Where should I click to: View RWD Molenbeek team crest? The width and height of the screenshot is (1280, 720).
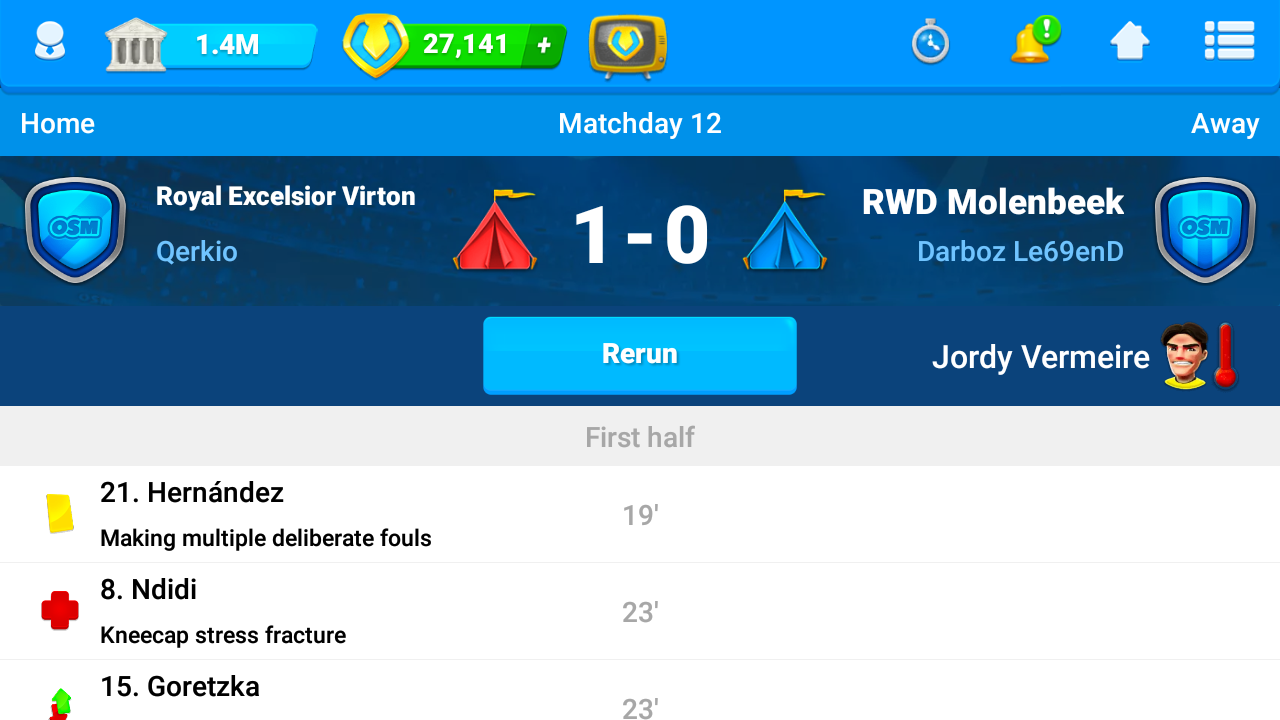click(x=1204, y=229)
